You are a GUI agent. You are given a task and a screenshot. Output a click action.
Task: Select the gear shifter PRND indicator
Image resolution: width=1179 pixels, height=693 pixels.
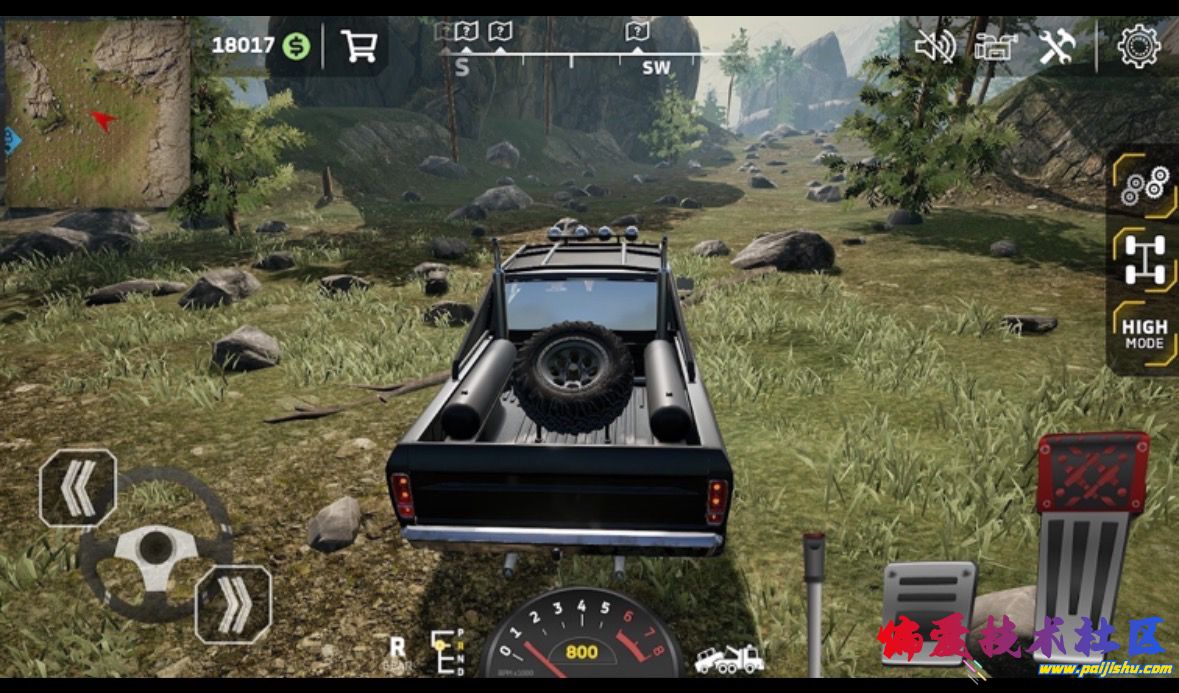click(x=447, y=651)
